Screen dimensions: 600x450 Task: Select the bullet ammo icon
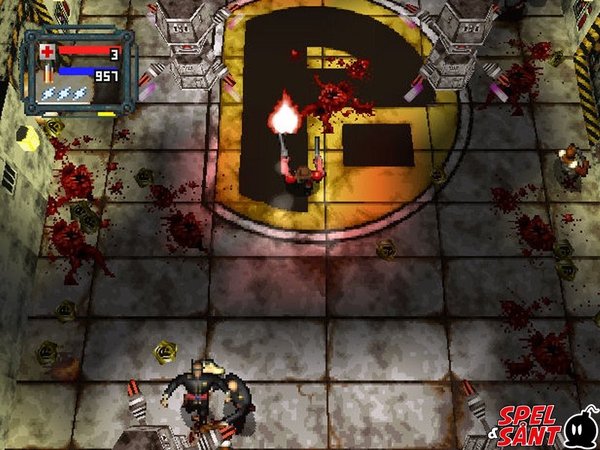tap(46, 72)
